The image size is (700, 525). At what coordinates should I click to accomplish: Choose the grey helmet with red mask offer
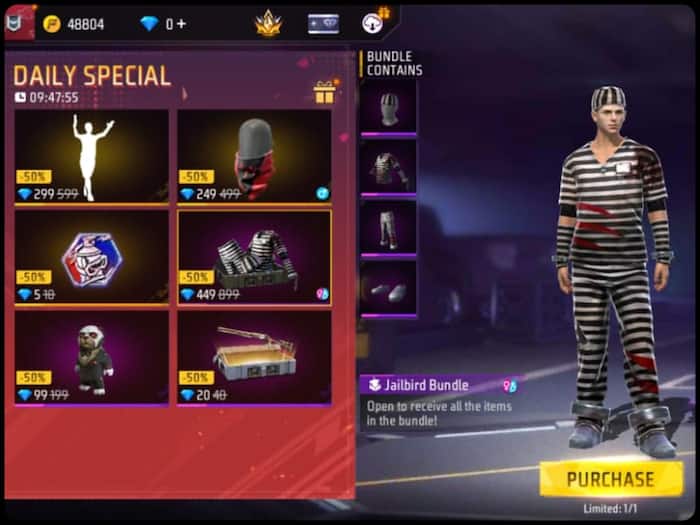pos(254,155)
